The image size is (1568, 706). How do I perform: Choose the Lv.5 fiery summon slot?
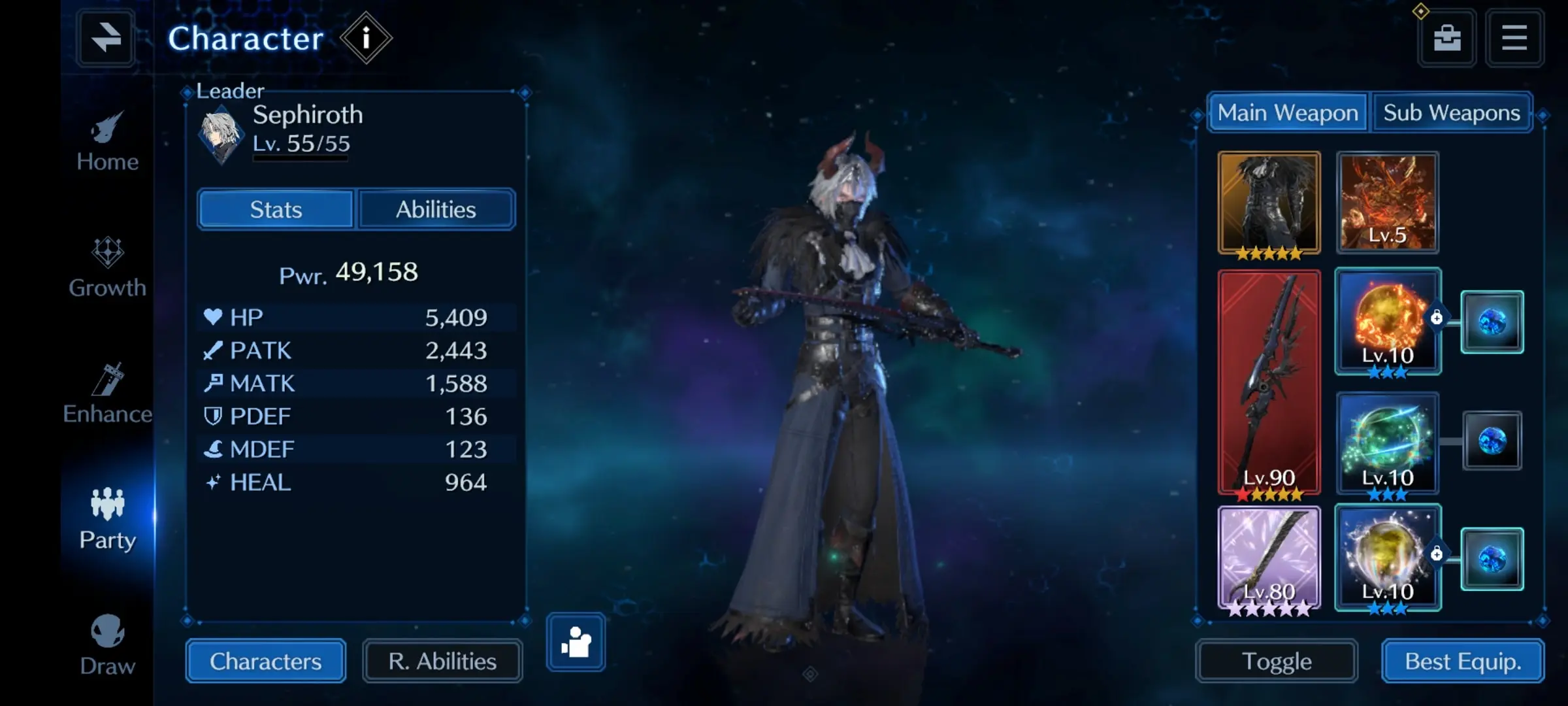pyautogui.click(x=1387, y=203)
